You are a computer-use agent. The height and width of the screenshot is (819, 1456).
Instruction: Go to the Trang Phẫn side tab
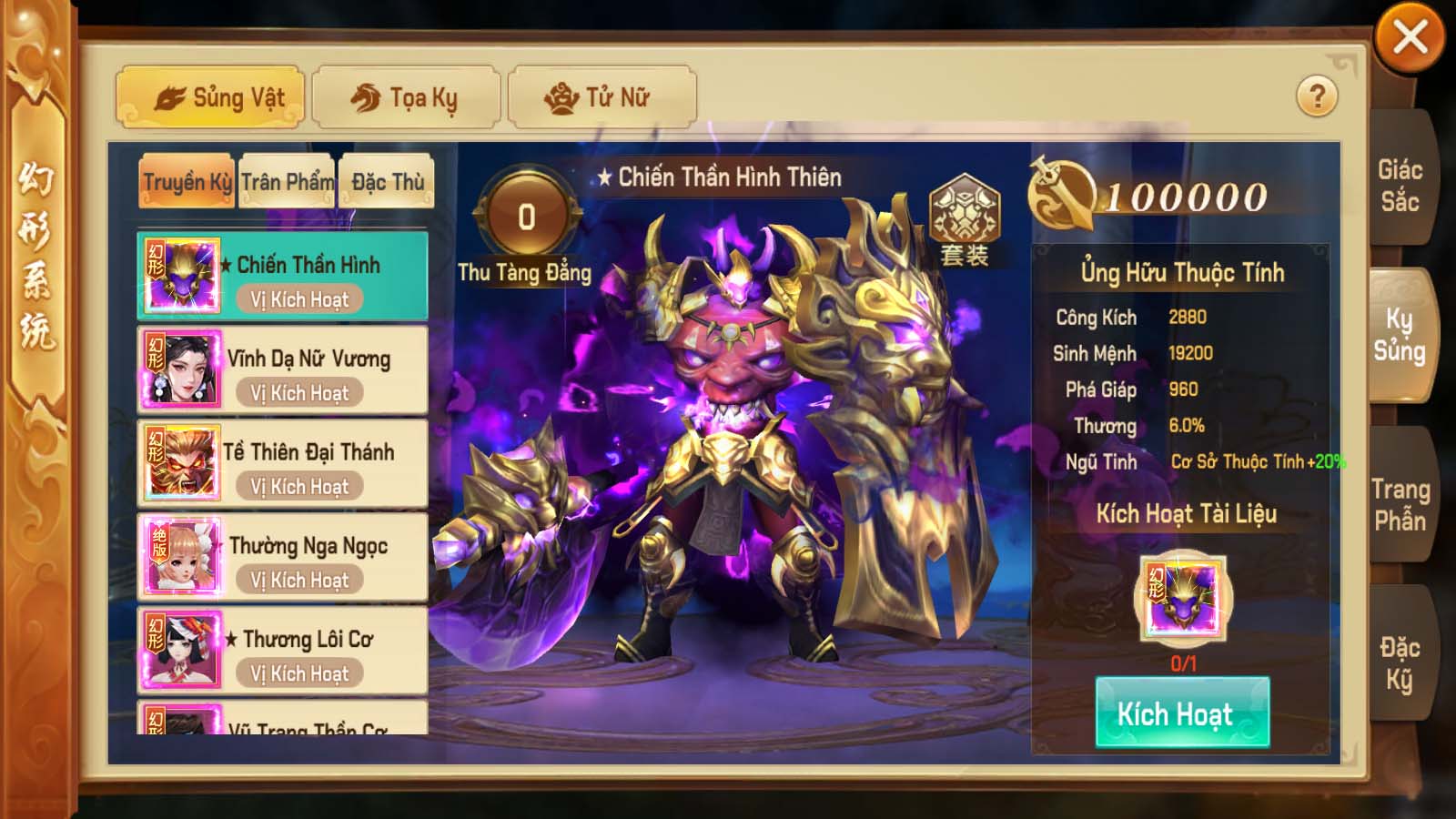point(1400,505)
